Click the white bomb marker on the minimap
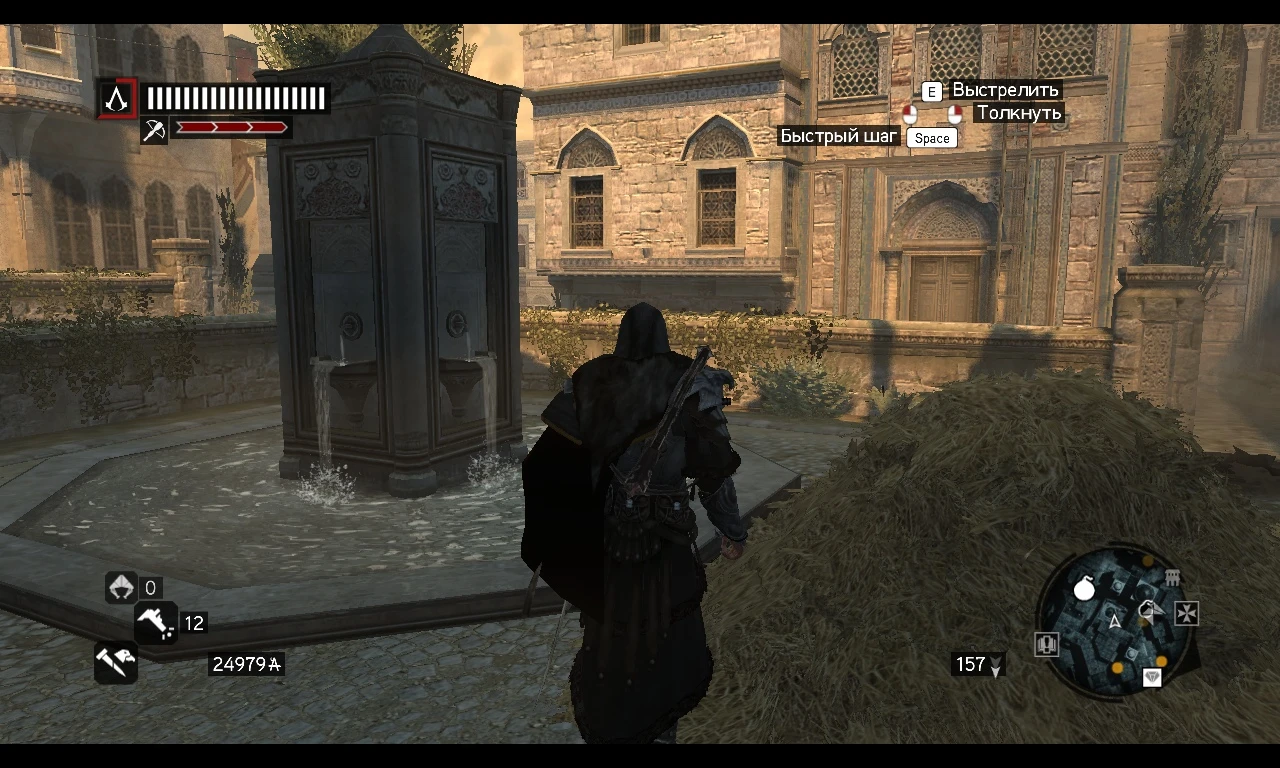 pos(1084,588)
